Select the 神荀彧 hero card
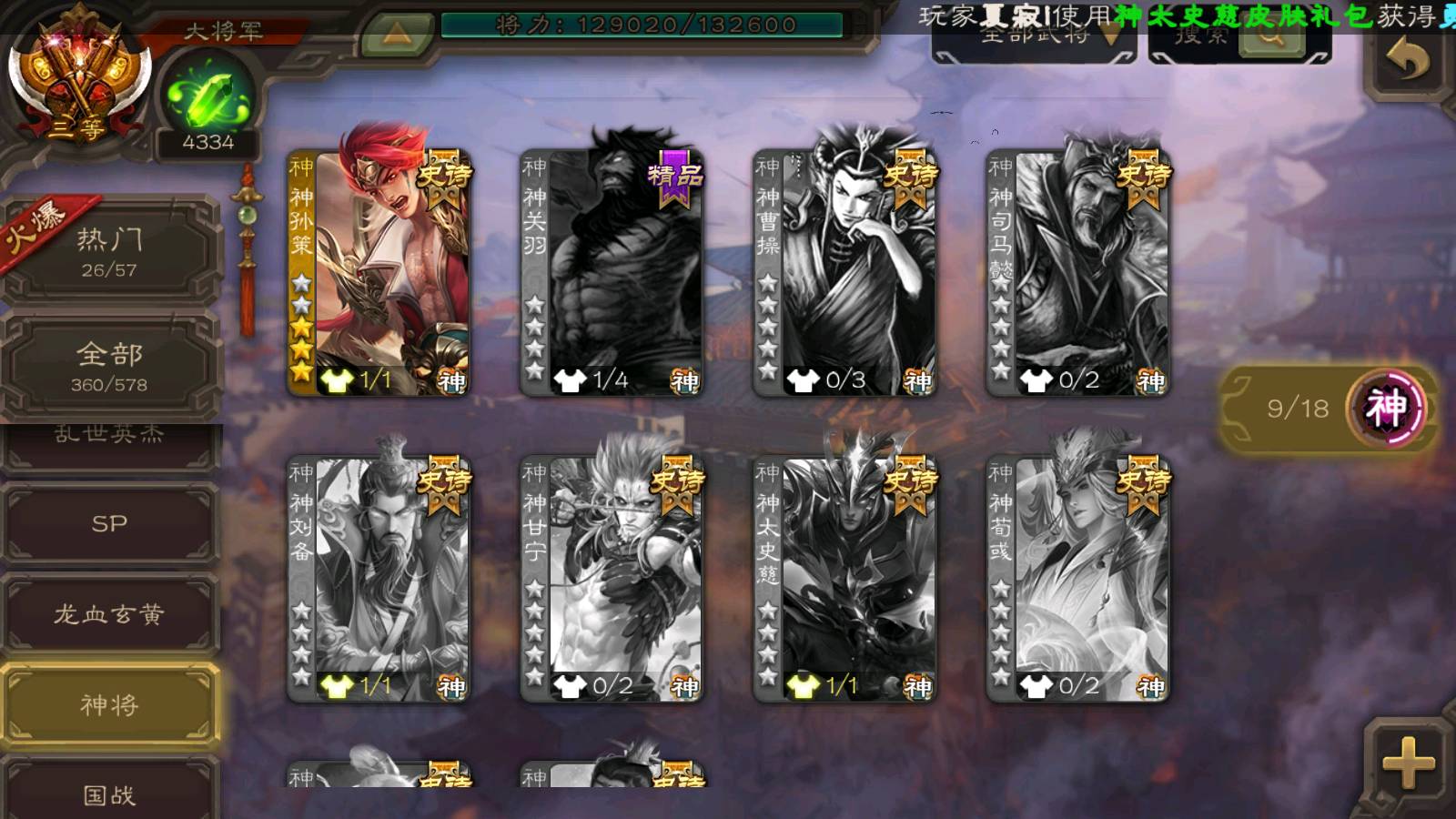The image size is (1456, 819). (x=1078, y=579)
